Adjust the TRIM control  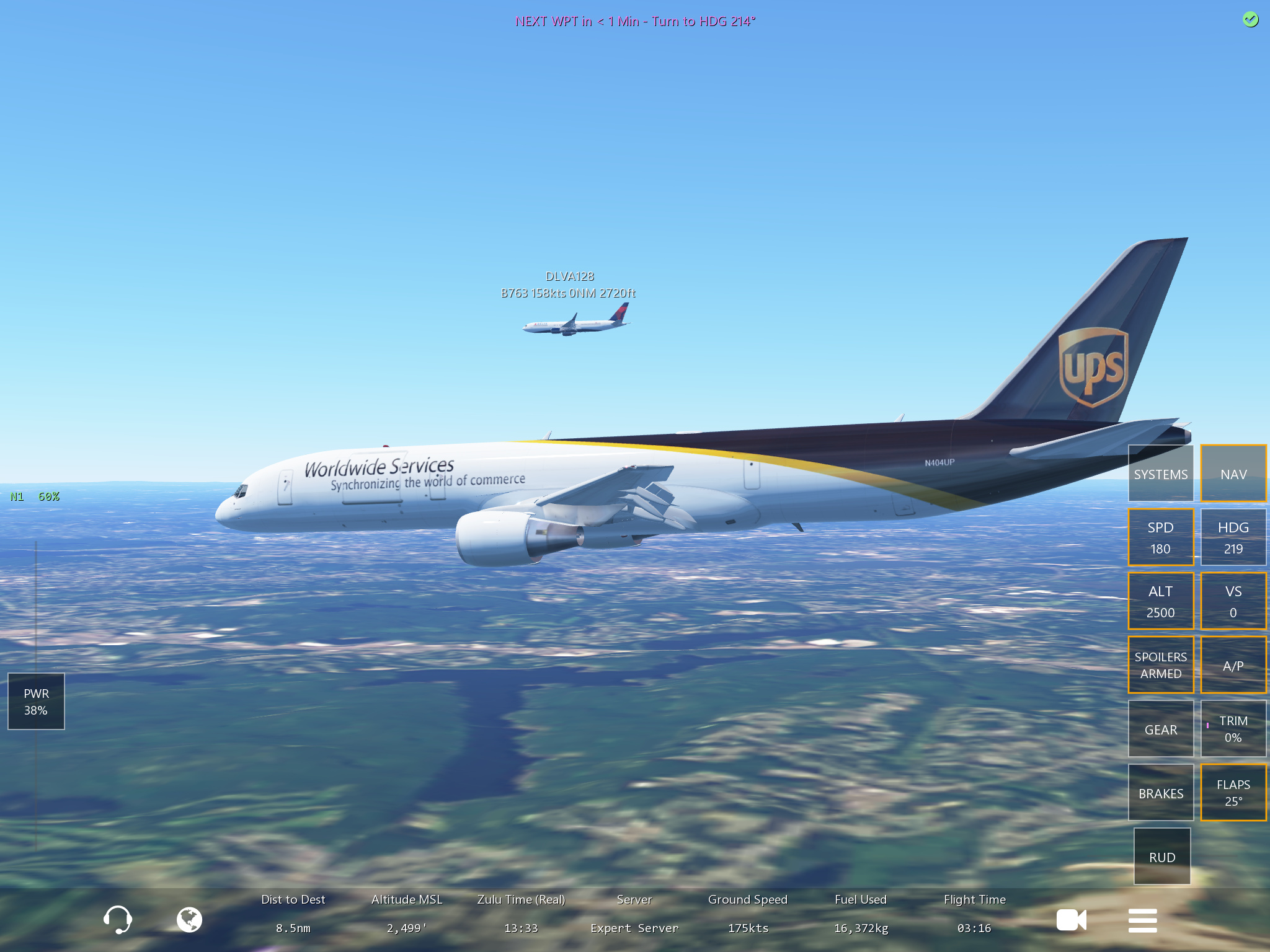(1233, 729)
